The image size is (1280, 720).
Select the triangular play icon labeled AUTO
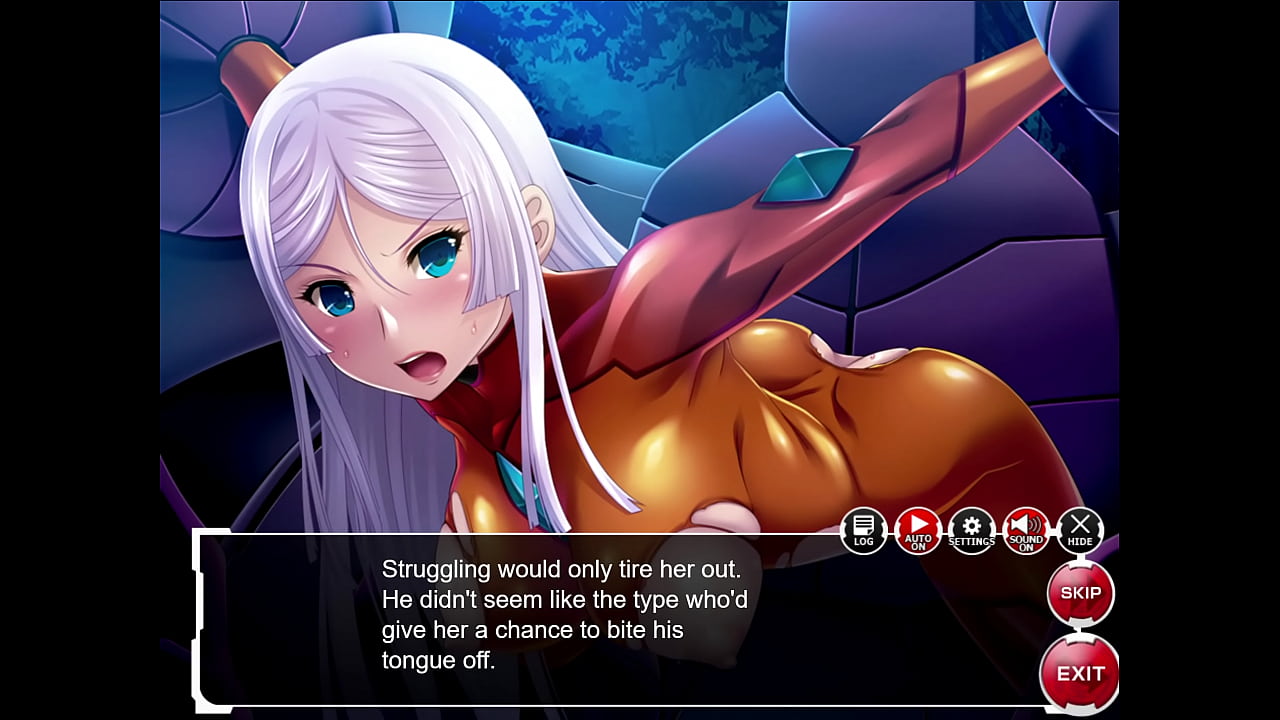point(917,528)
